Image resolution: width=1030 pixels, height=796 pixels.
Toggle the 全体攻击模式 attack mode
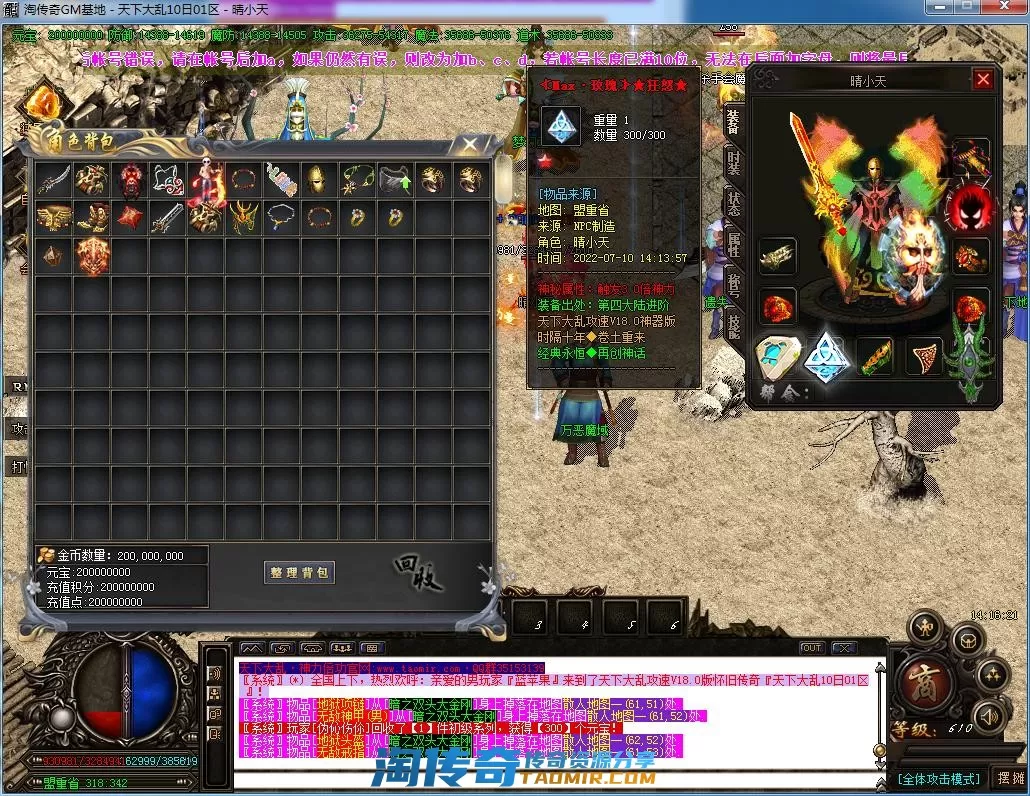[937, 778]
